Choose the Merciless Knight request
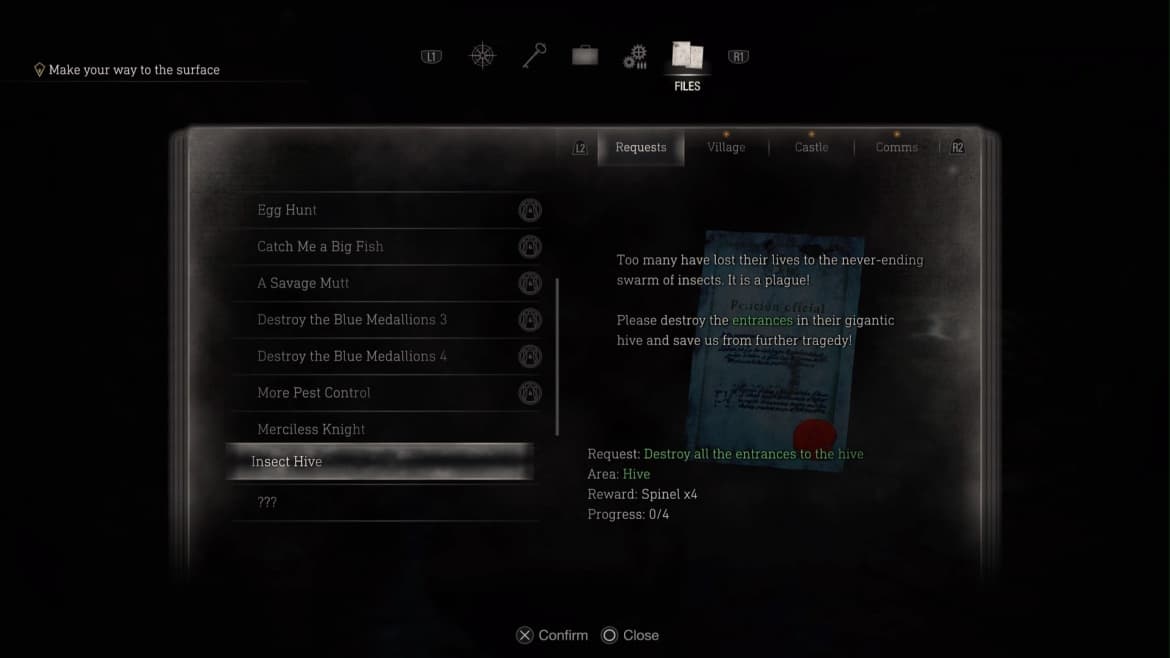This screenshot has width=1170, height=658. (x=311, y=429)
